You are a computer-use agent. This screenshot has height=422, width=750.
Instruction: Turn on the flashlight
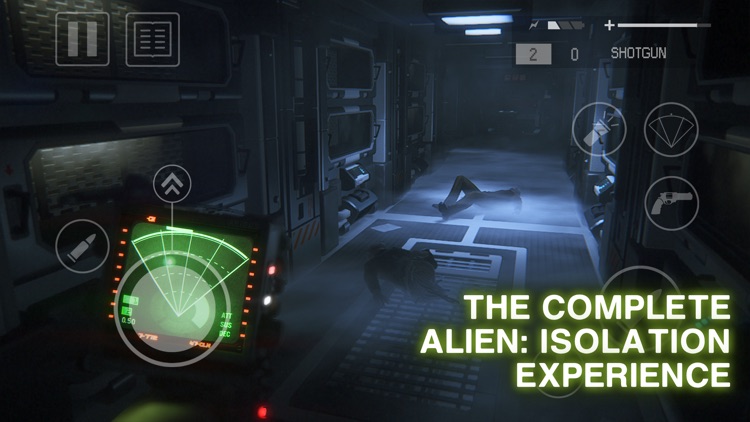click(599, 129)
